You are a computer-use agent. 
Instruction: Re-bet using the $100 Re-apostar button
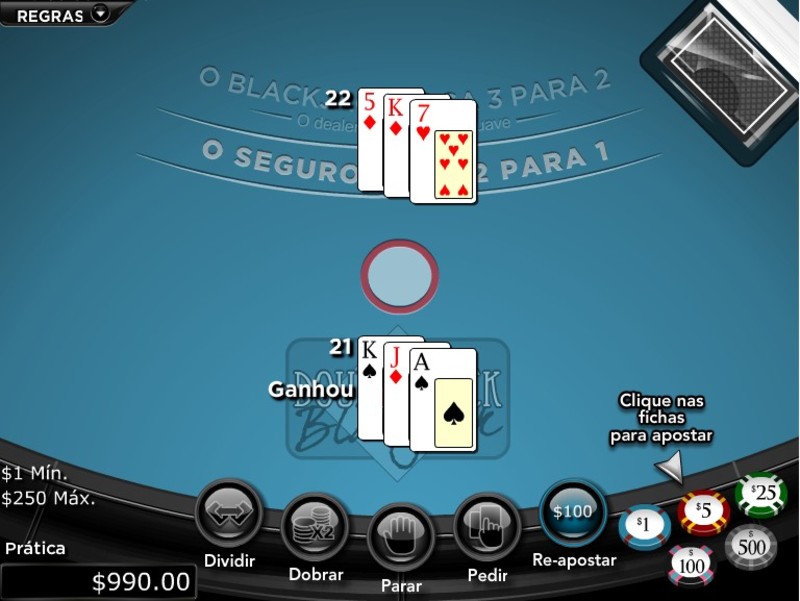573,513
